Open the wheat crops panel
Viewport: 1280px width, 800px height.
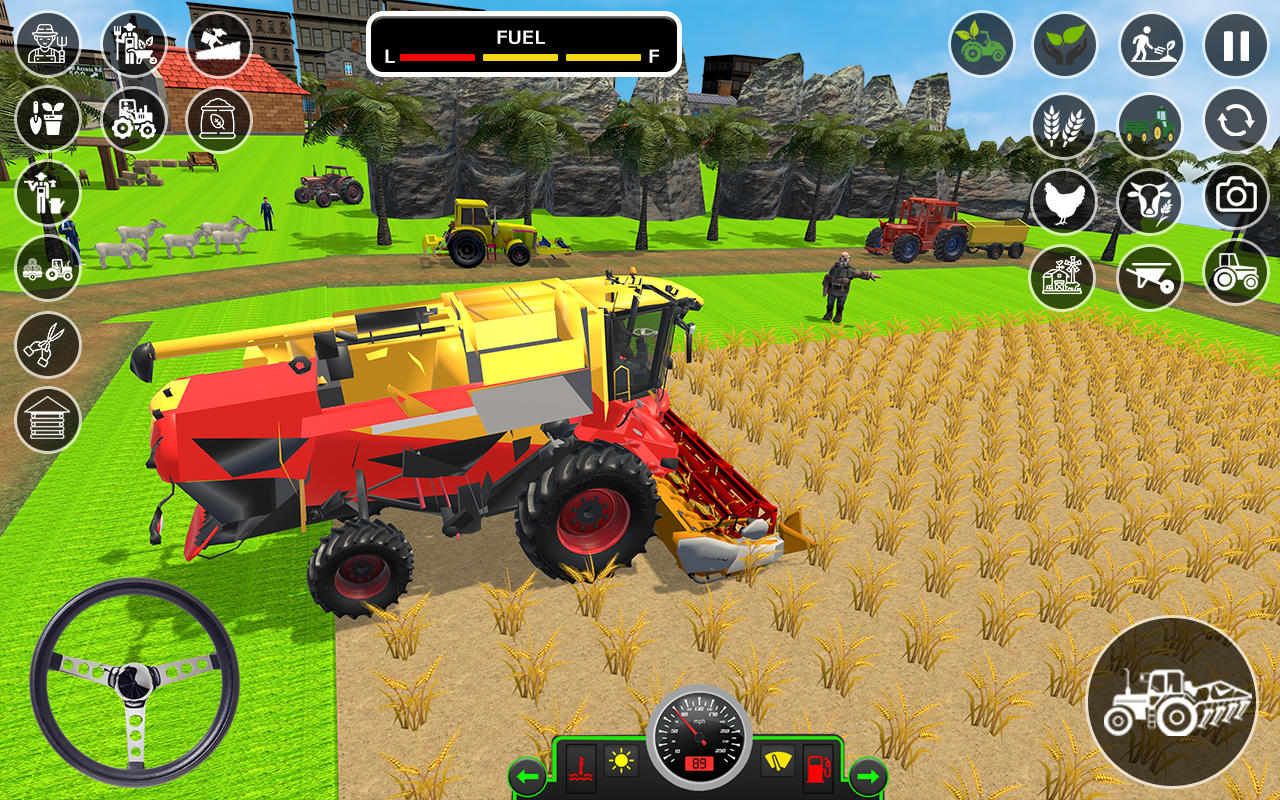click(1063, 124)
